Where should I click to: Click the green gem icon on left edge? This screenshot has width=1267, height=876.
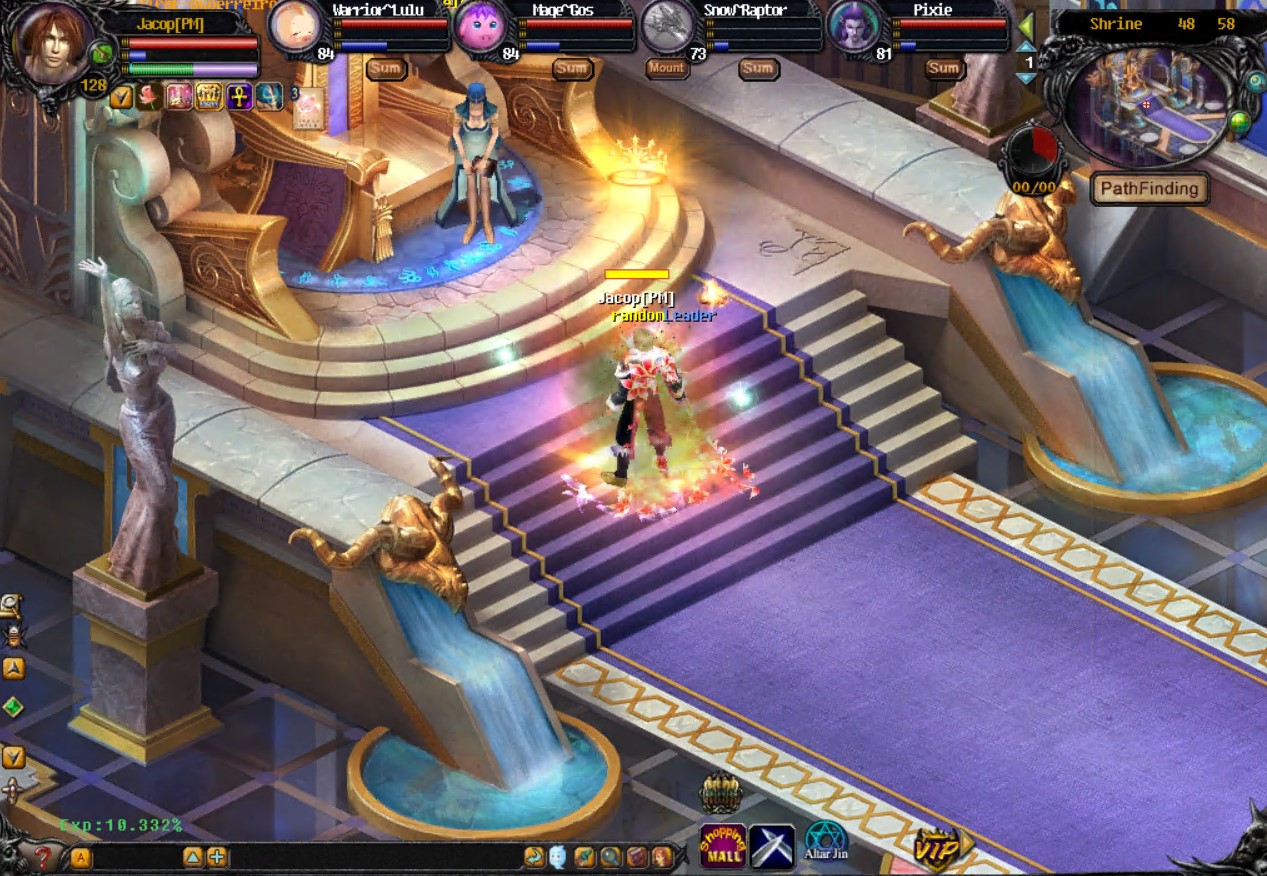pyautogui.click(x=12, y=707)
